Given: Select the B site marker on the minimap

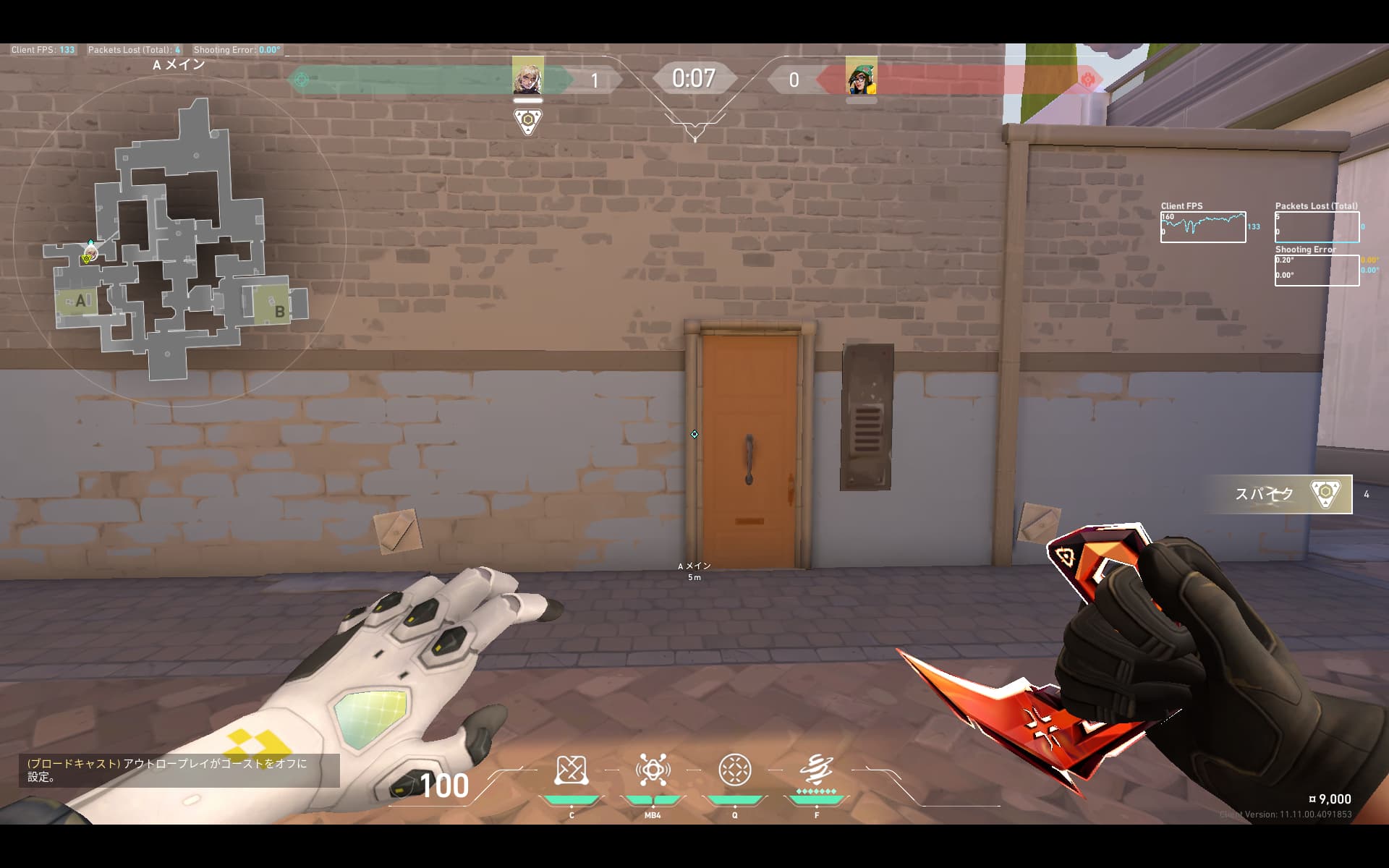Looking at the screenshot, I should point(279,312).
